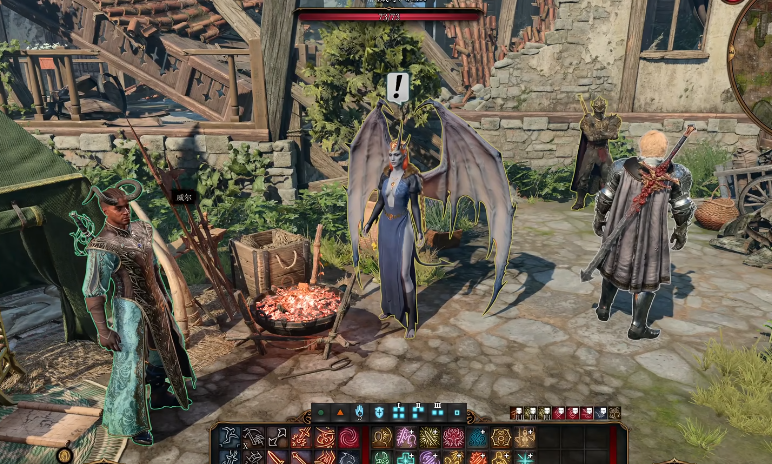Choose the blue hand channel resource icon
This screenshot has width=772, height=464.
(359, 412)
